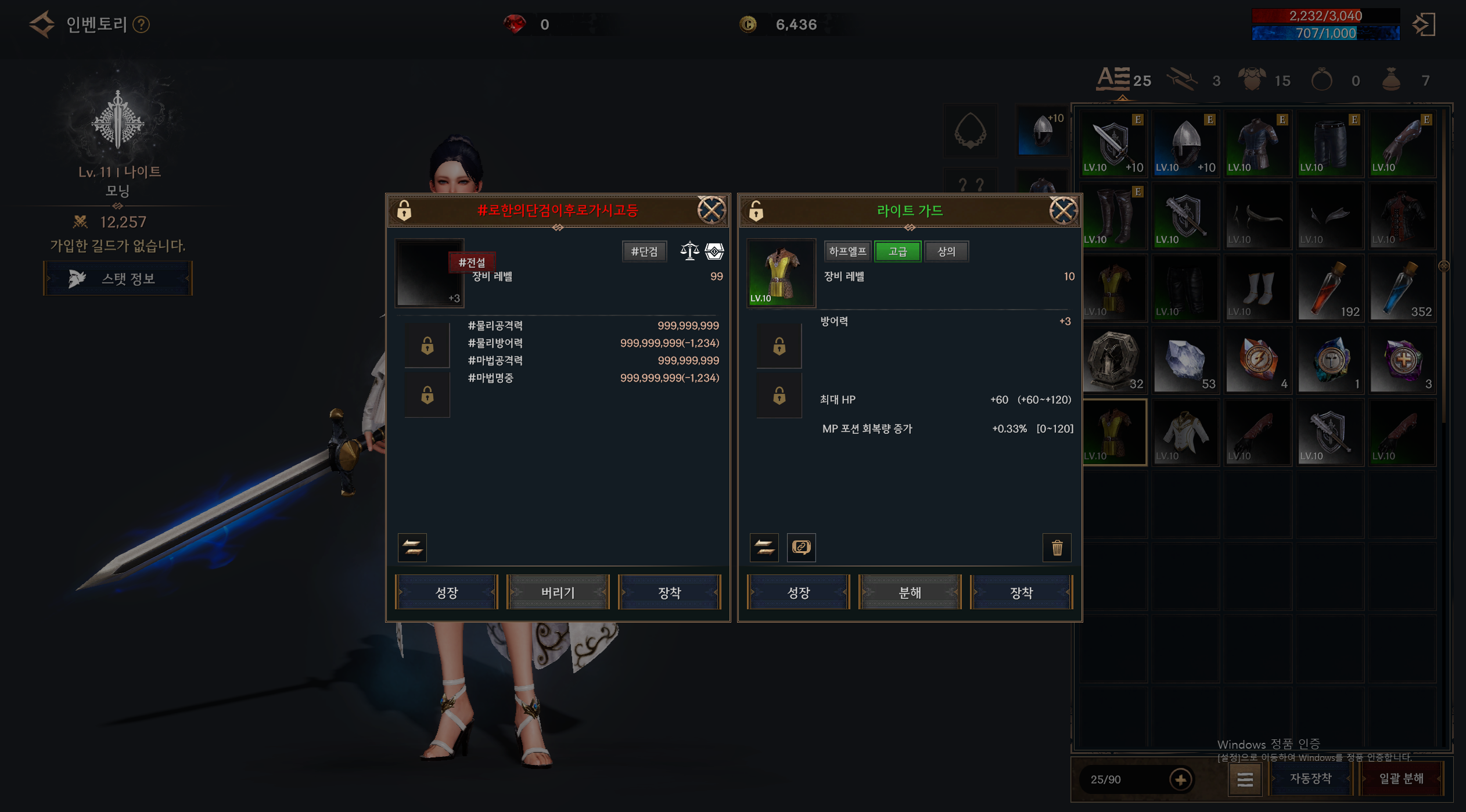Click 분해 to dismantle Light Guard
This screenshot has height=812, width=1466.
910,592
